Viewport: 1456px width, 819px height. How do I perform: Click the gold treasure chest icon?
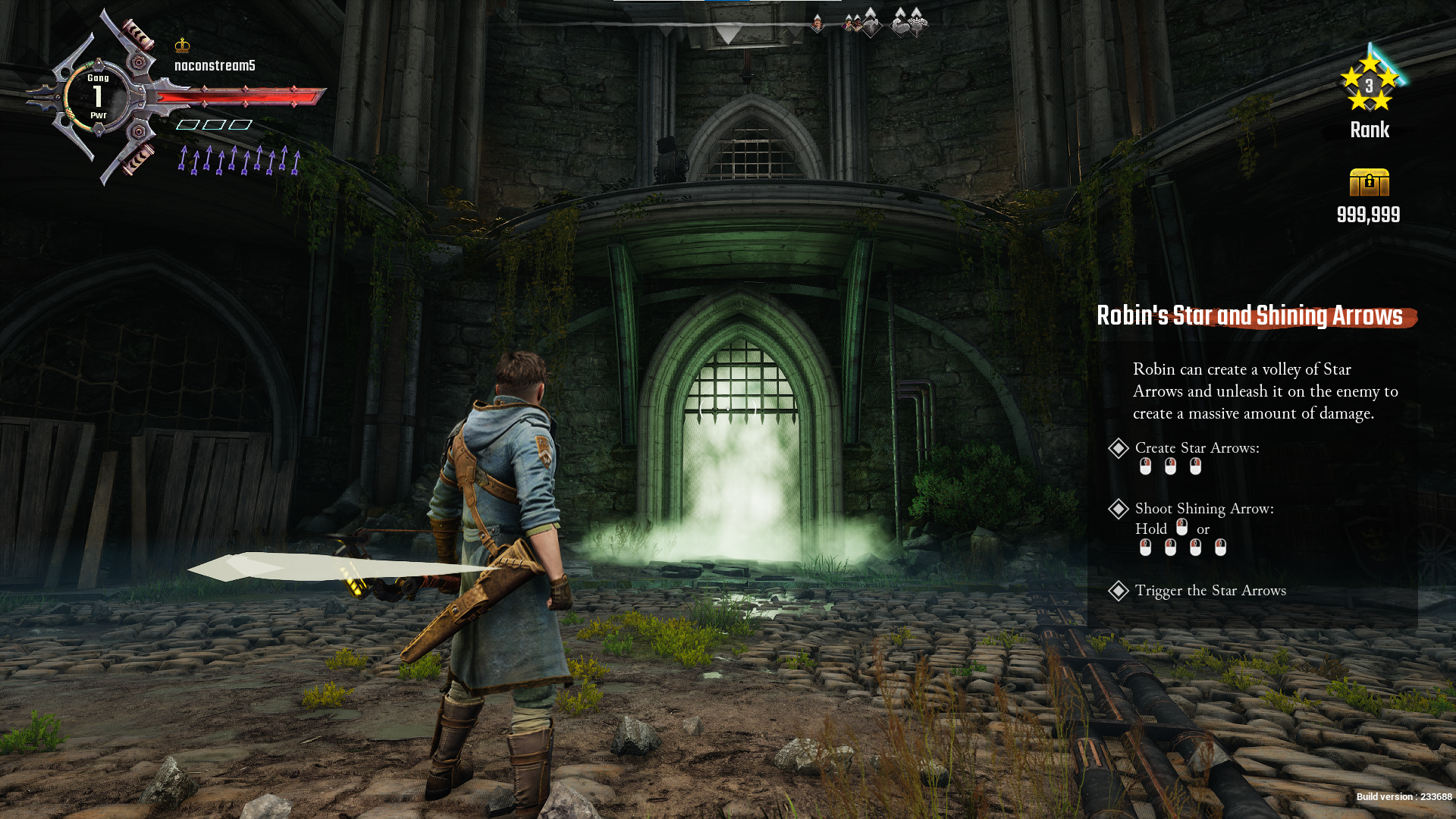click(1369, 183)
